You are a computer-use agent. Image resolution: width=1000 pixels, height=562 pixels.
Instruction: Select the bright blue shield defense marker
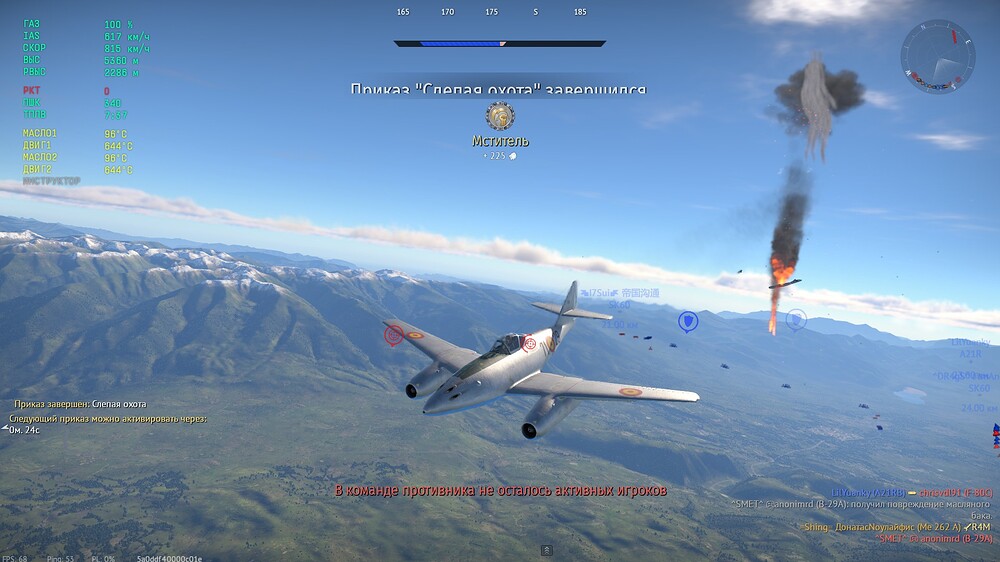pos(688,321)
